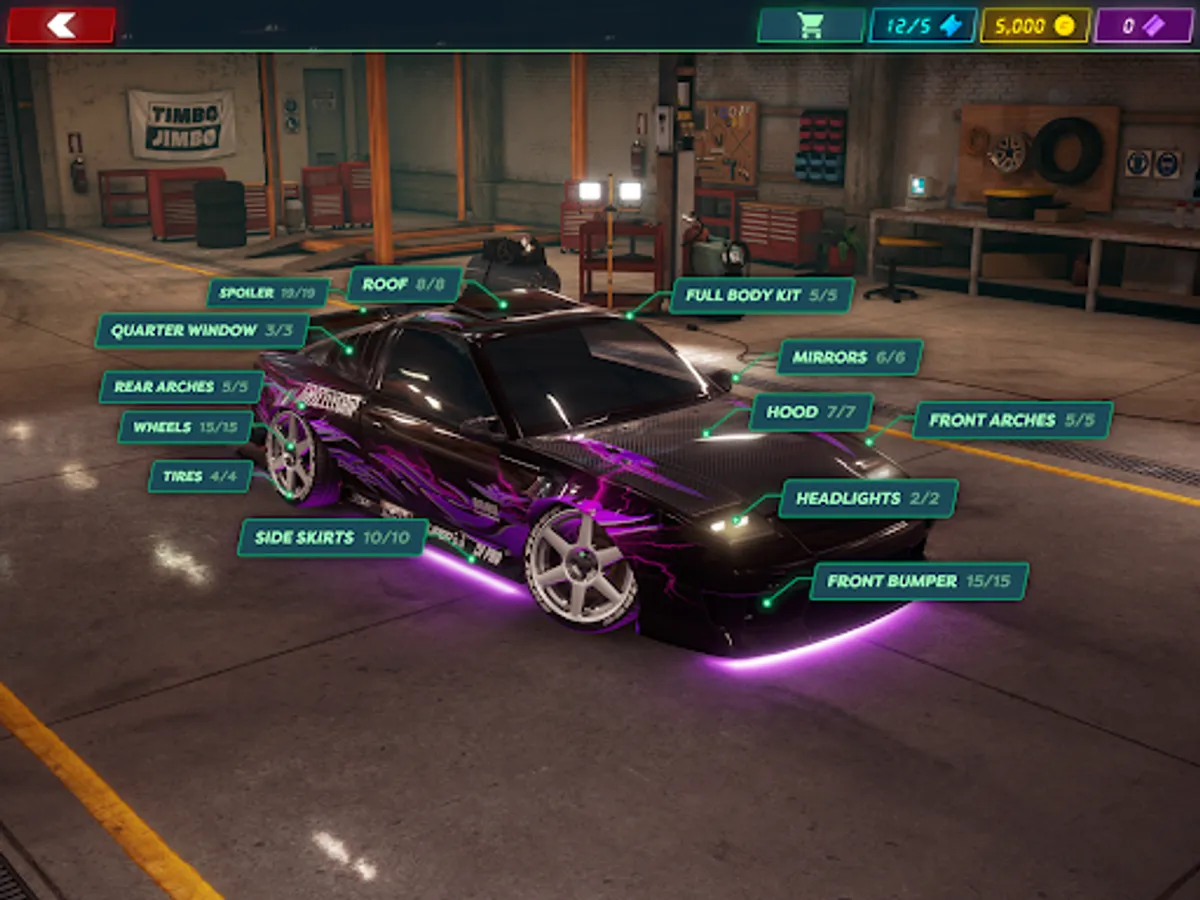
Task: Choose the Tires label
Action: 200,476
